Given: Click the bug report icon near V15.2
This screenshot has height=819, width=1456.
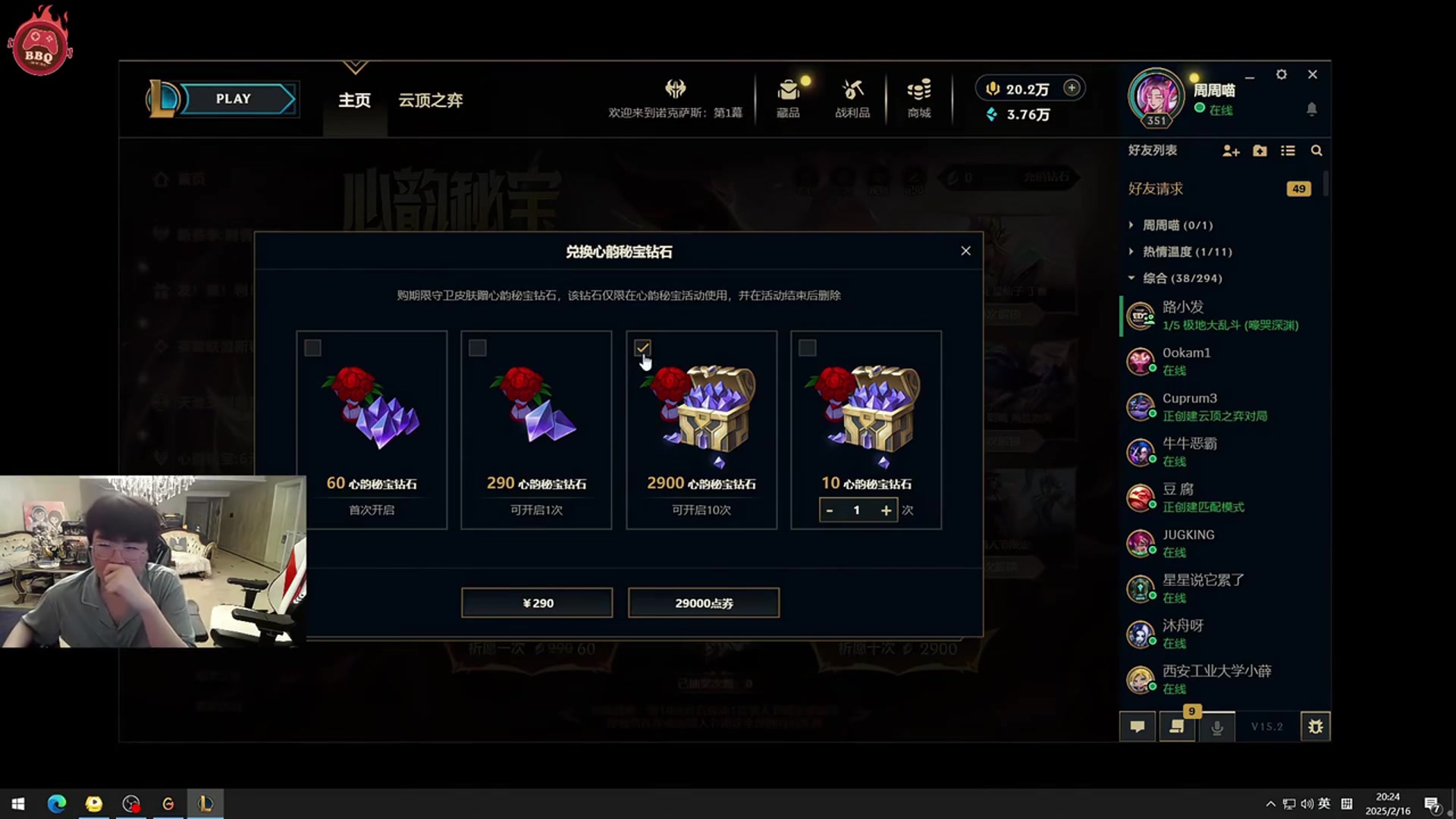Looking at the screenshot, I should click(x=1316, y=726).
